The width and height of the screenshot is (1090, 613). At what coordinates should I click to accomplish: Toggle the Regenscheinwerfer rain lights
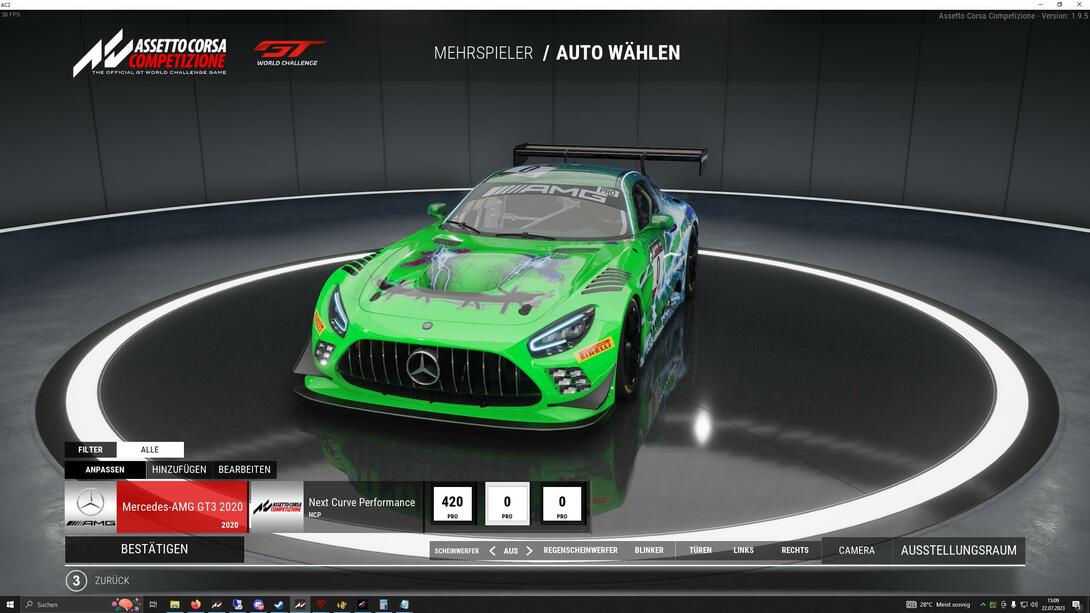point(580,551)
